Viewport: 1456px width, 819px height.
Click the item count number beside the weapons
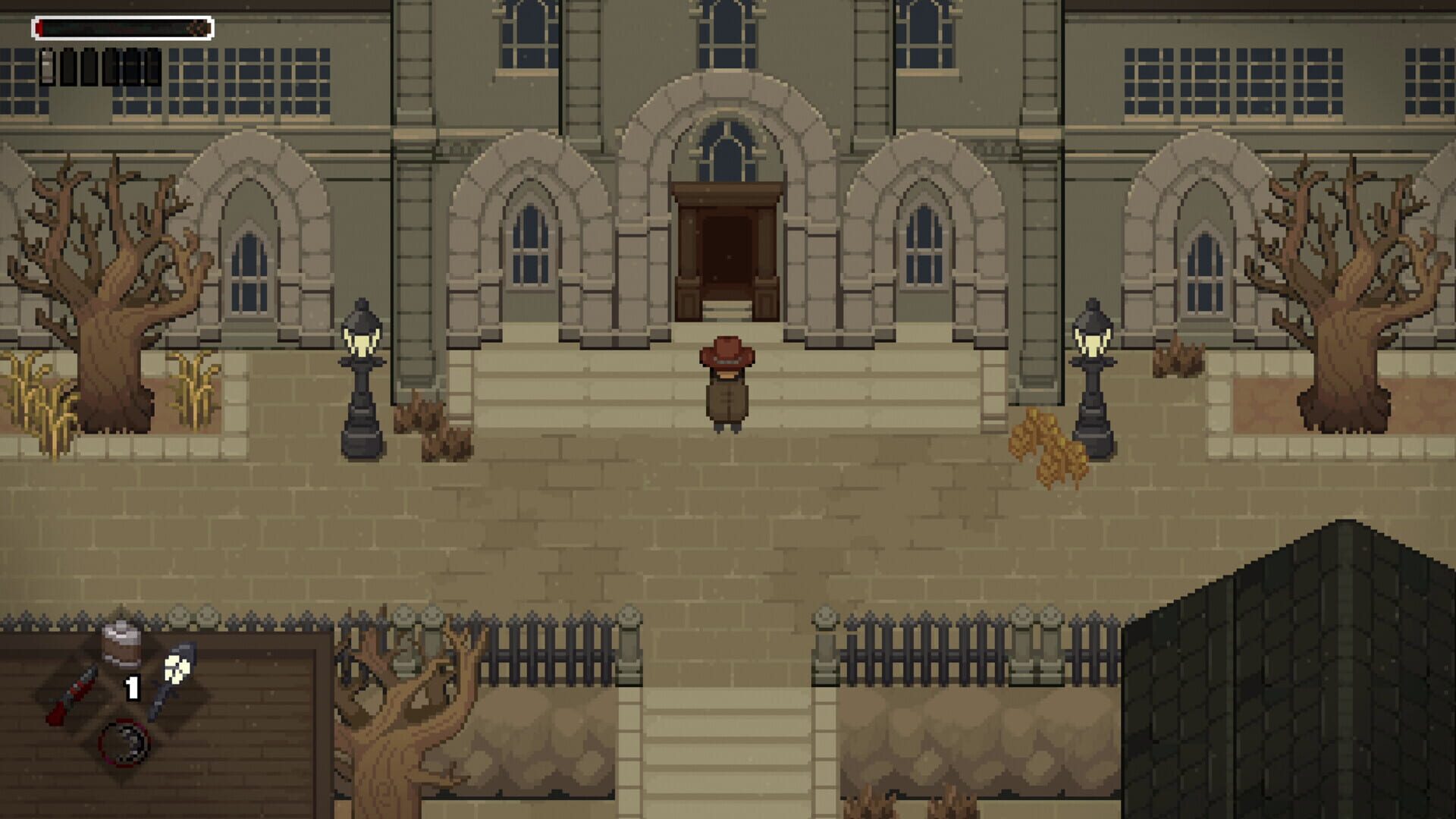point(131,688)
